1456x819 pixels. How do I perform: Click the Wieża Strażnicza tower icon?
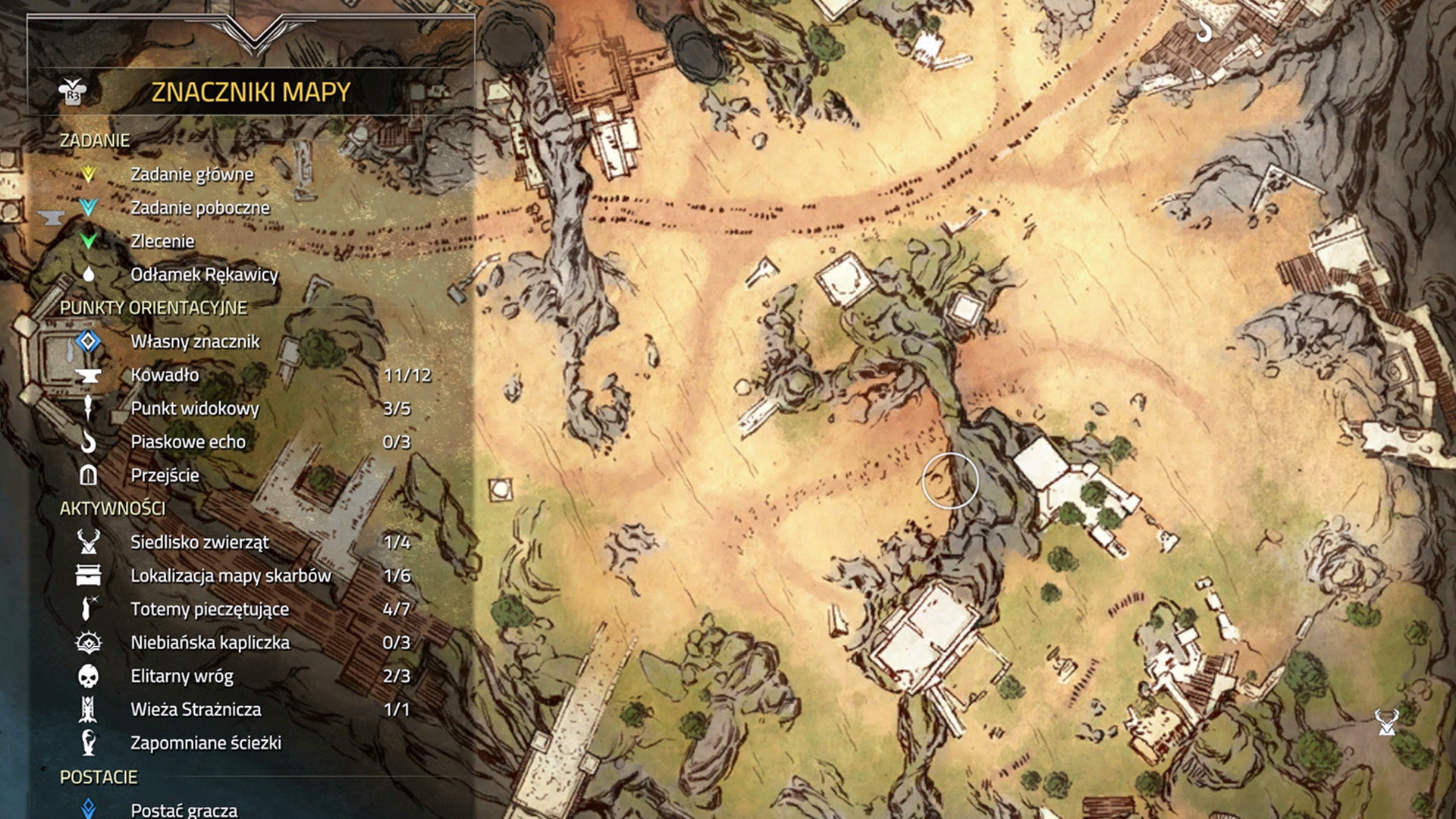[x=89, y=710]
